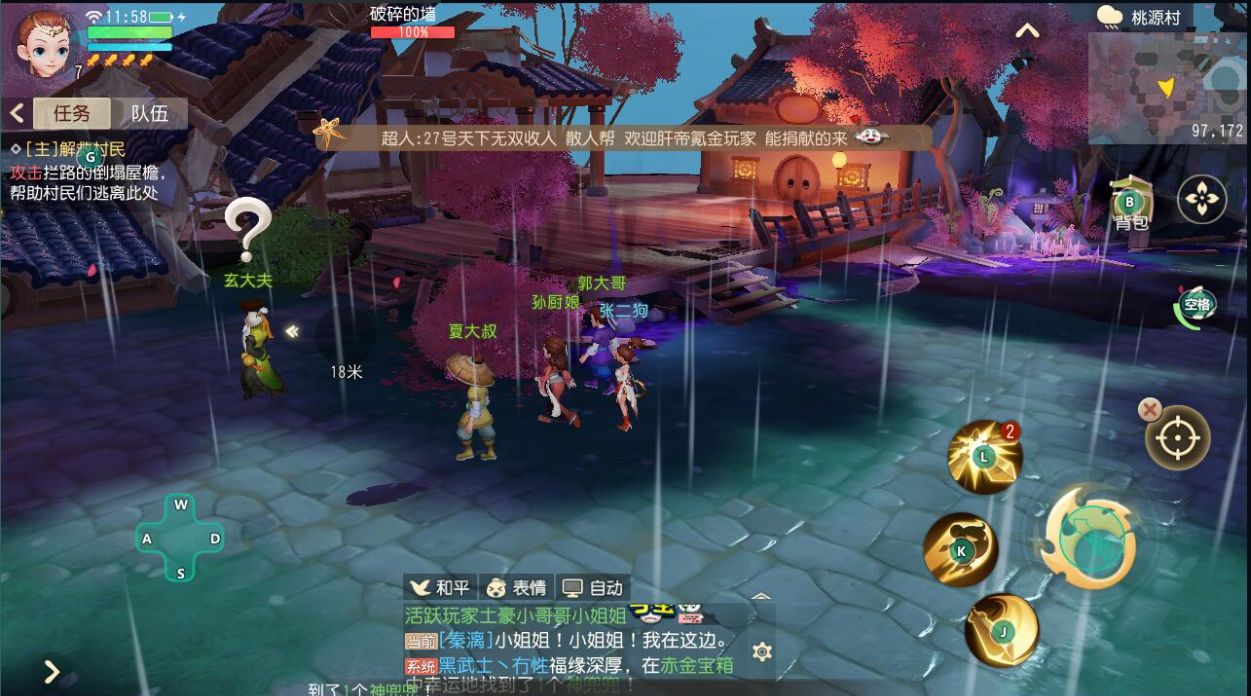Switch to the 队伍 team tab
Screen dimensions: 1251x696
click(149, 113)
